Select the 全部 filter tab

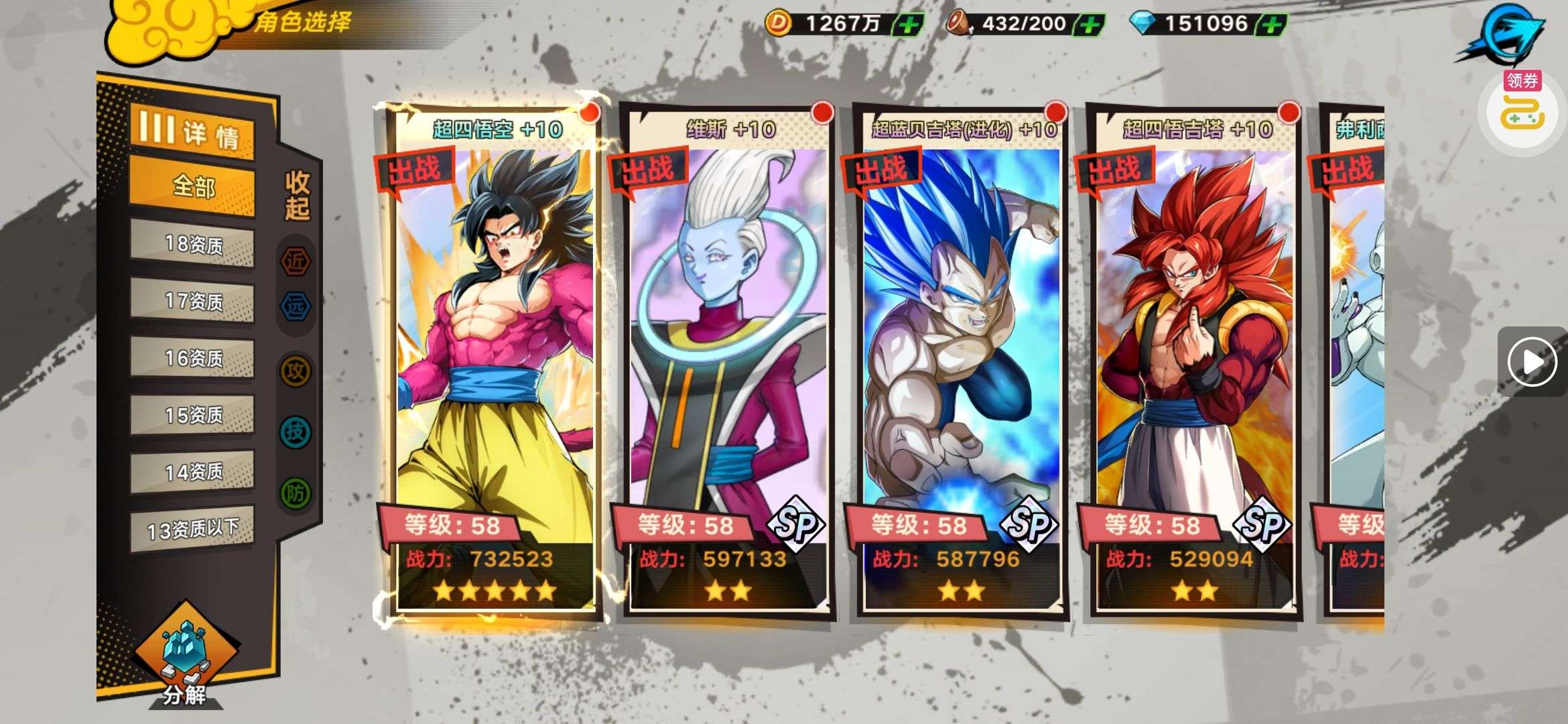point(192,186)
